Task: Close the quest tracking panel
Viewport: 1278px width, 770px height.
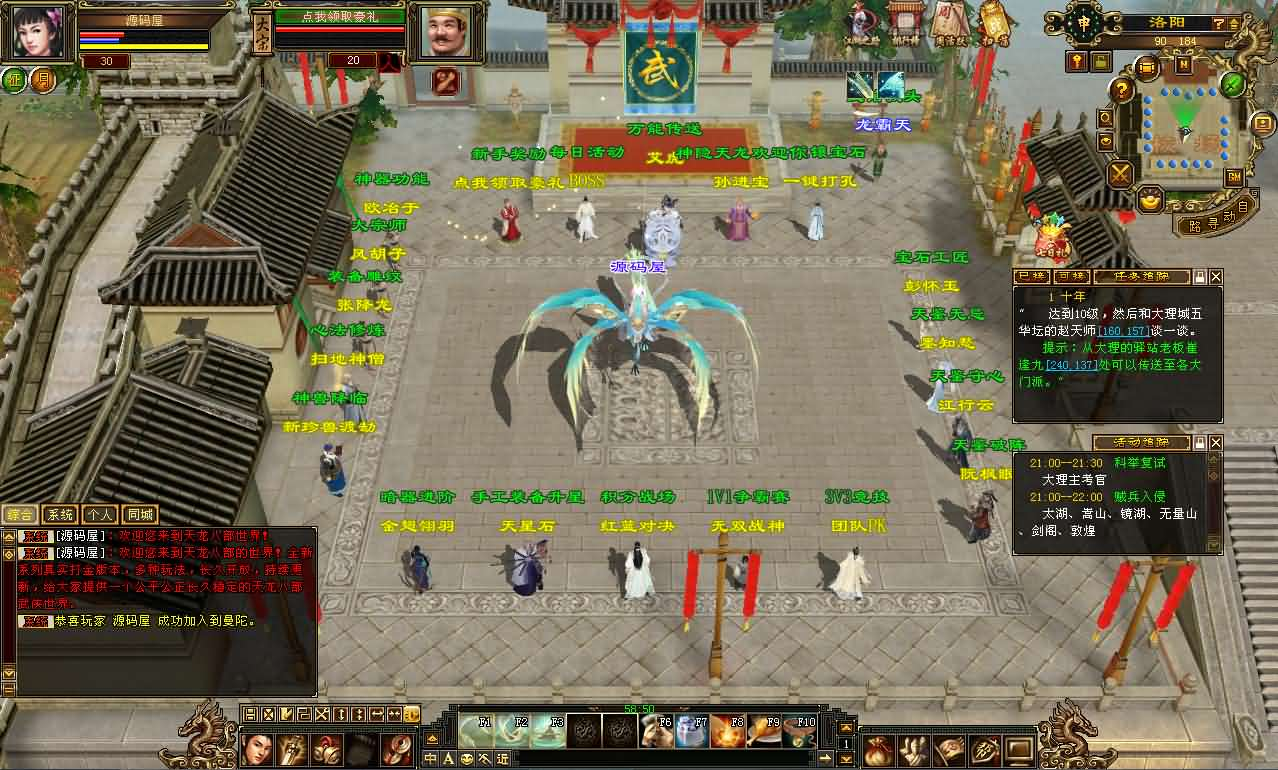Action: coord(1216,276)
